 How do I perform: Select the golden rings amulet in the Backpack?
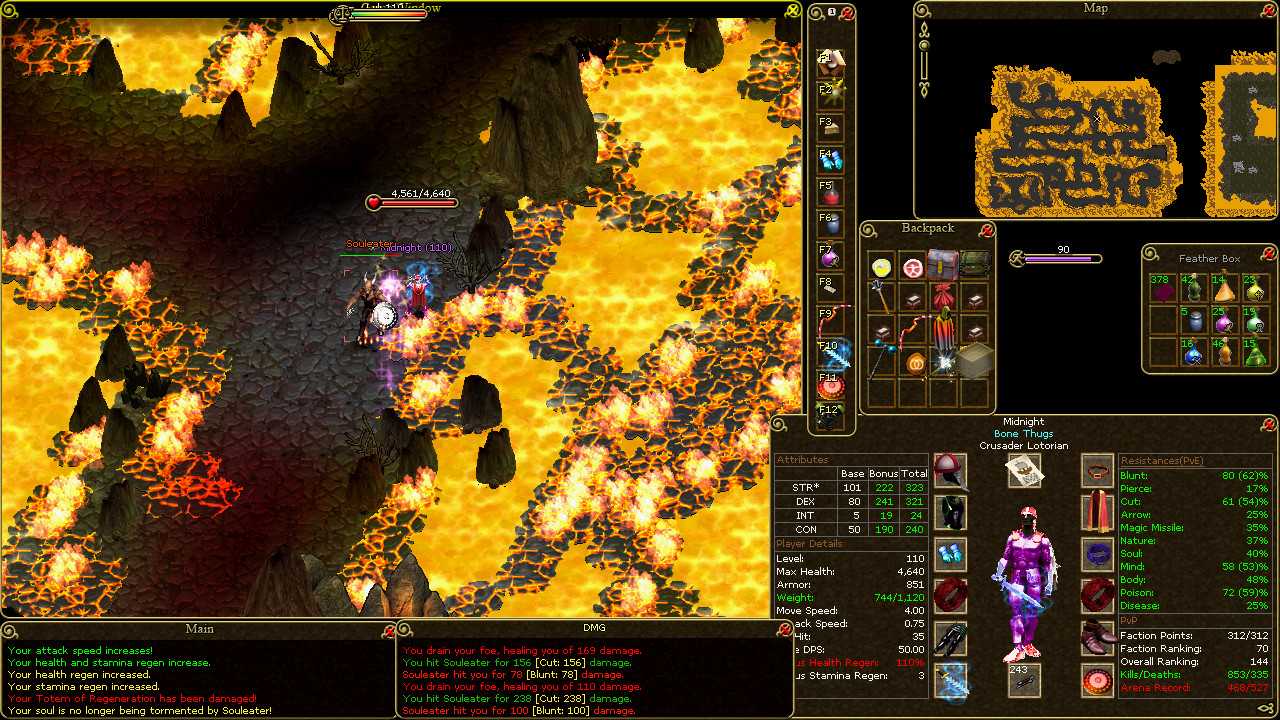[x=916, y=363]
